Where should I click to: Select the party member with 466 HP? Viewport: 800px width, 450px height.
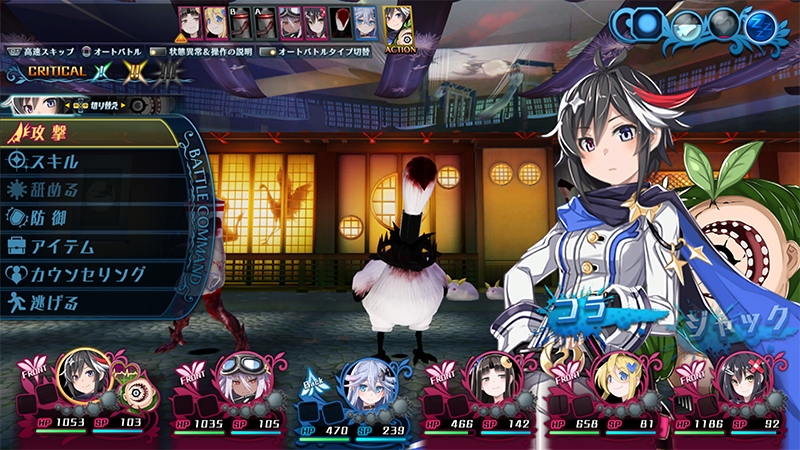tap(488, 377)
